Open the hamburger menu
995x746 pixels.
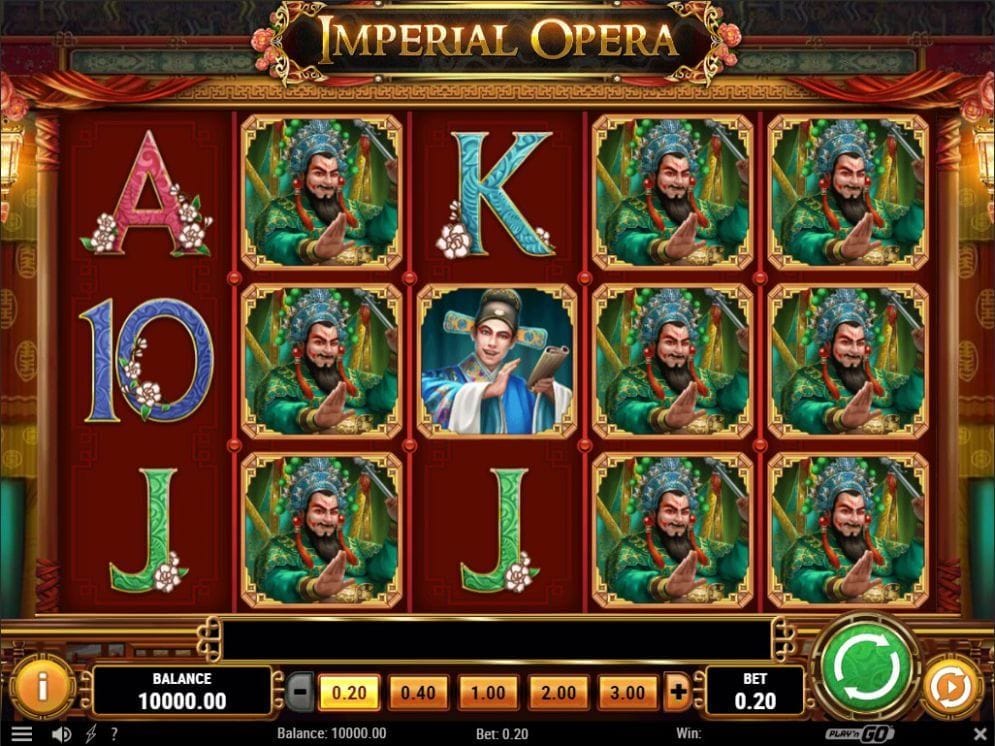(x=20, y=734)
